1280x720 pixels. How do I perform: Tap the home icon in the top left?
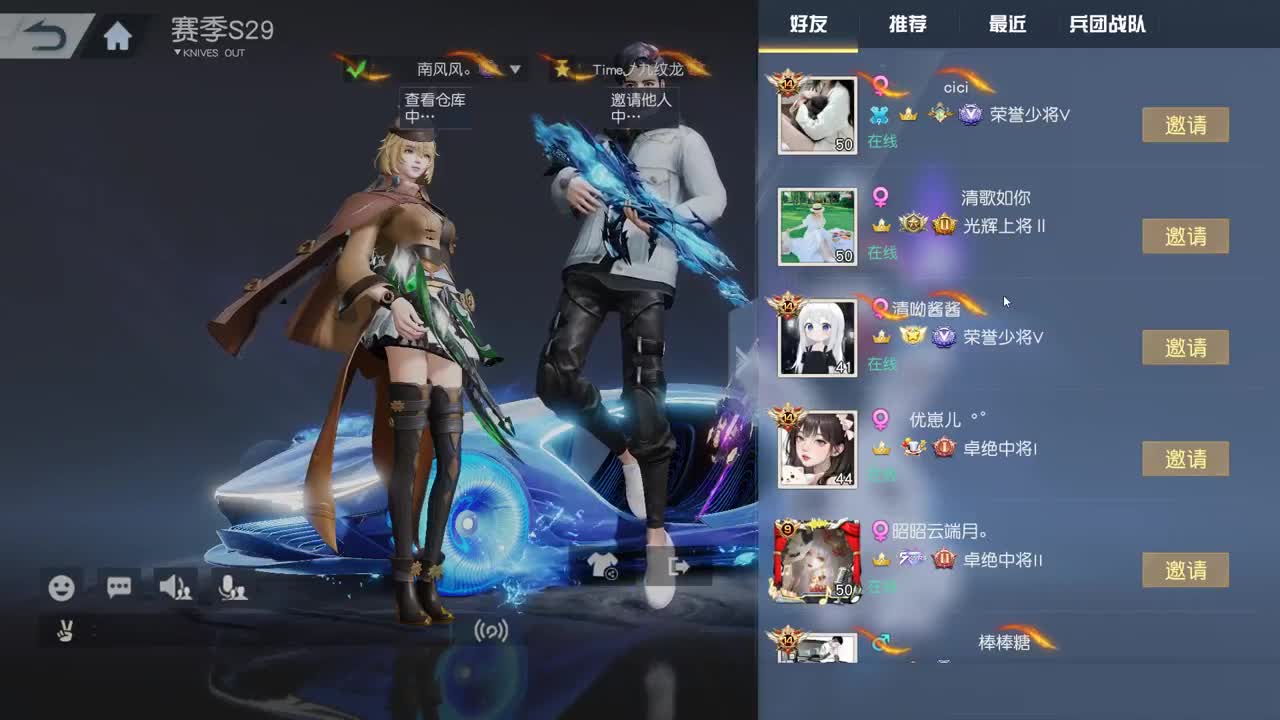(x=118, y=33)
